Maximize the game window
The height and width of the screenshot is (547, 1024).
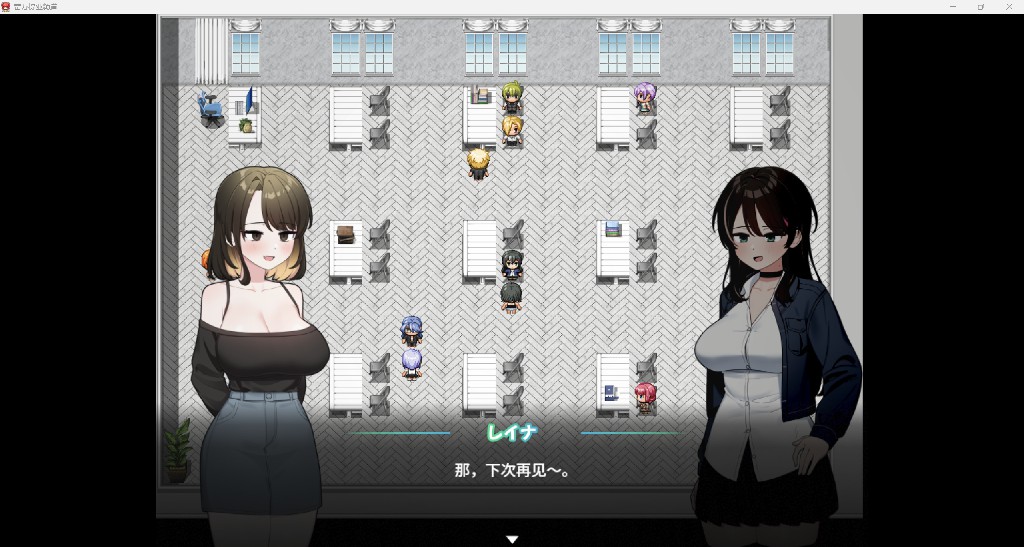point(980,6)
